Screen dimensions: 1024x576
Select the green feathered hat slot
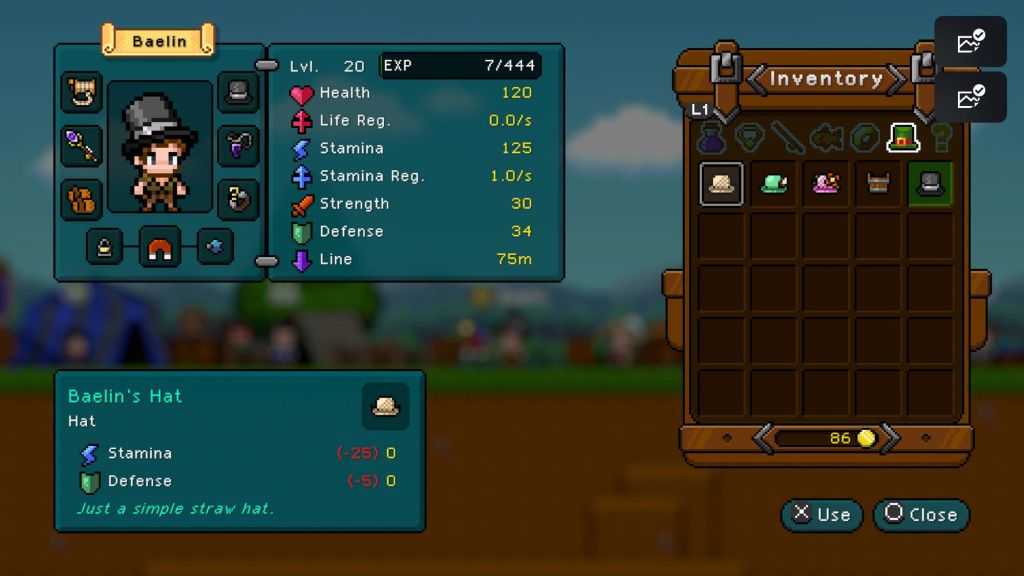pyautogui.click(x=774, y=184)
